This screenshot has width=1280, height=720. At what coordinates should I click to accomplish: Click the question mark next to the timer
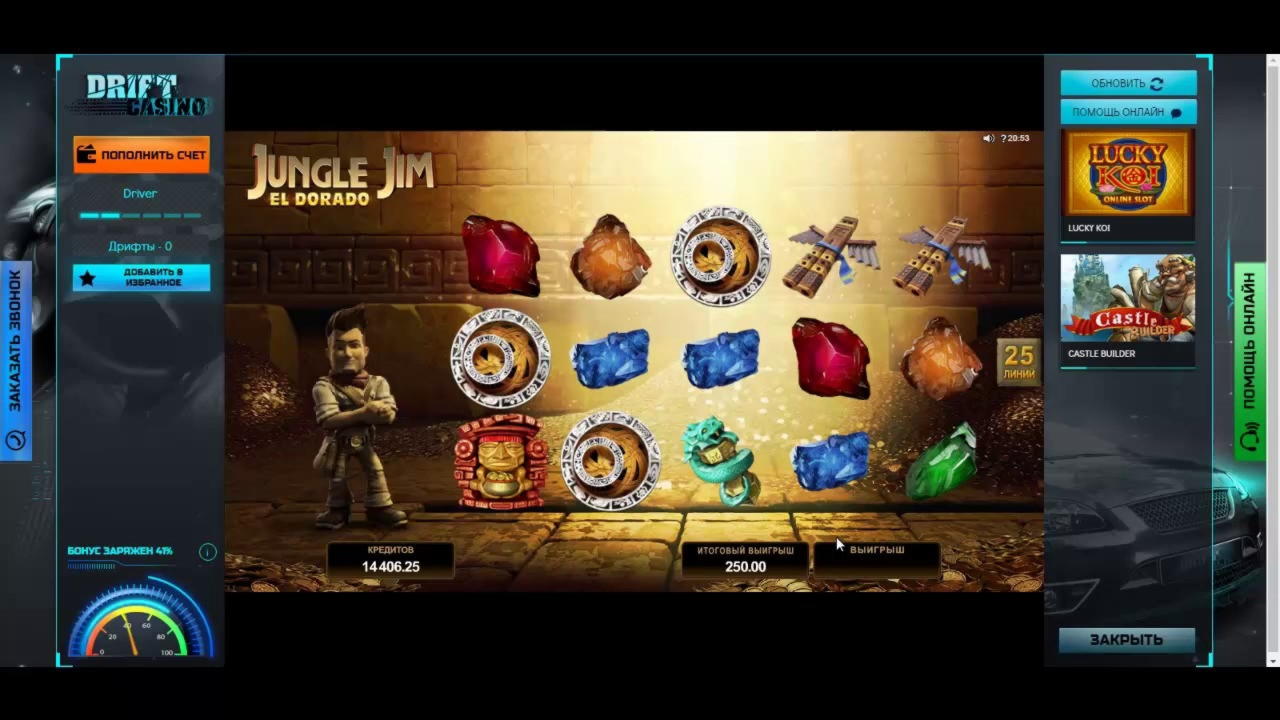tap(1004, 138)
